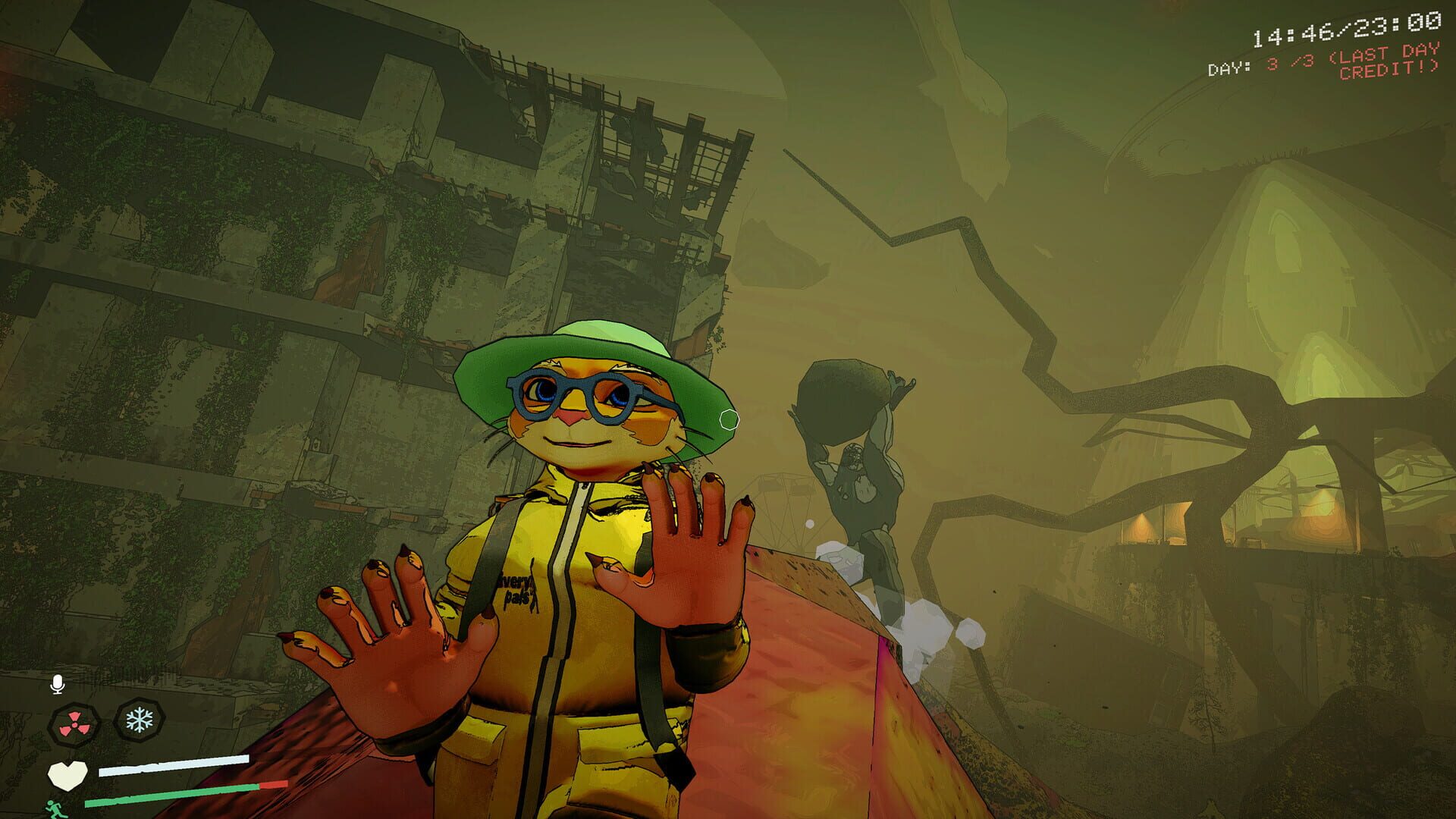Click the circular reticle near the hat brim
This screenshot has width=1456, height=819.
coord(729,418)
